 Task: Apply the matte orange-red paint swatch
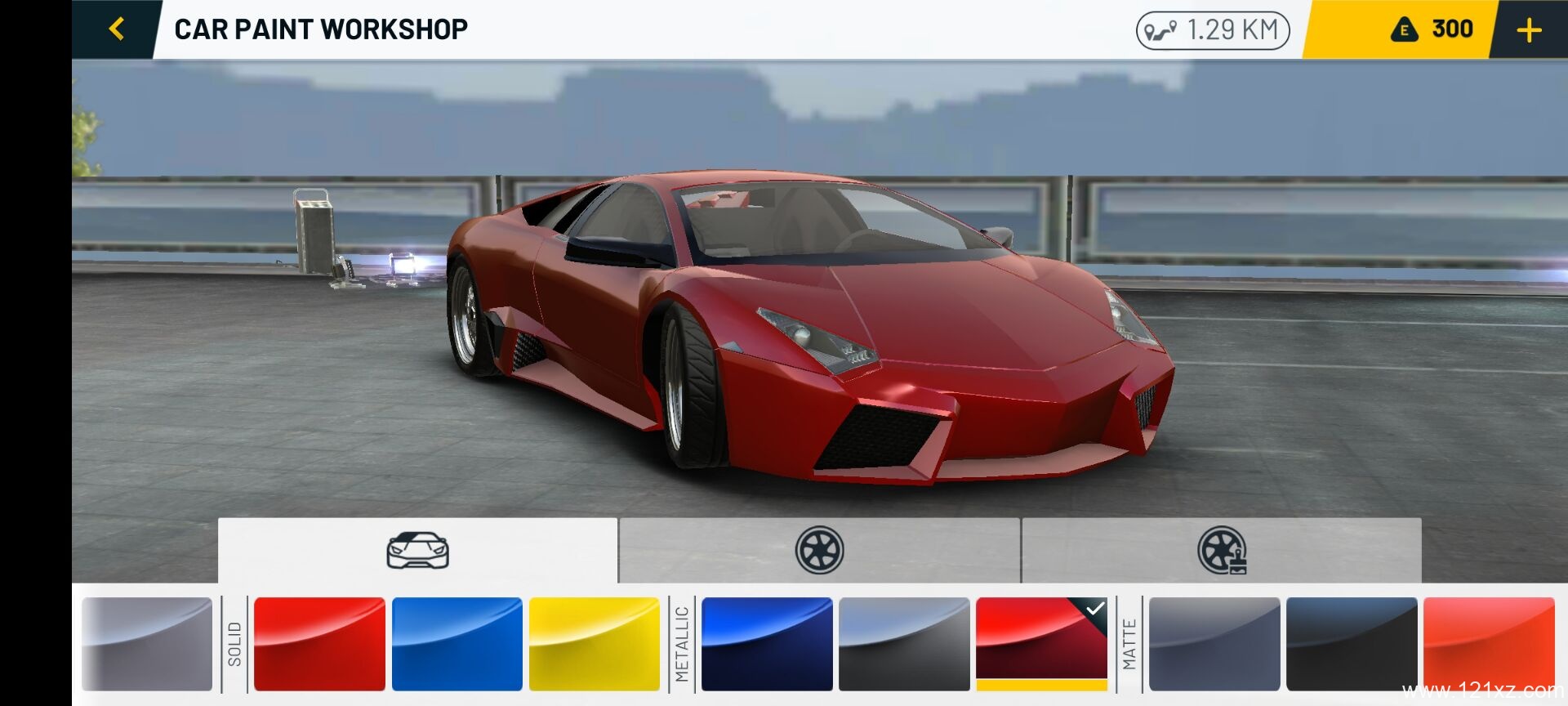pos(1489,644)
